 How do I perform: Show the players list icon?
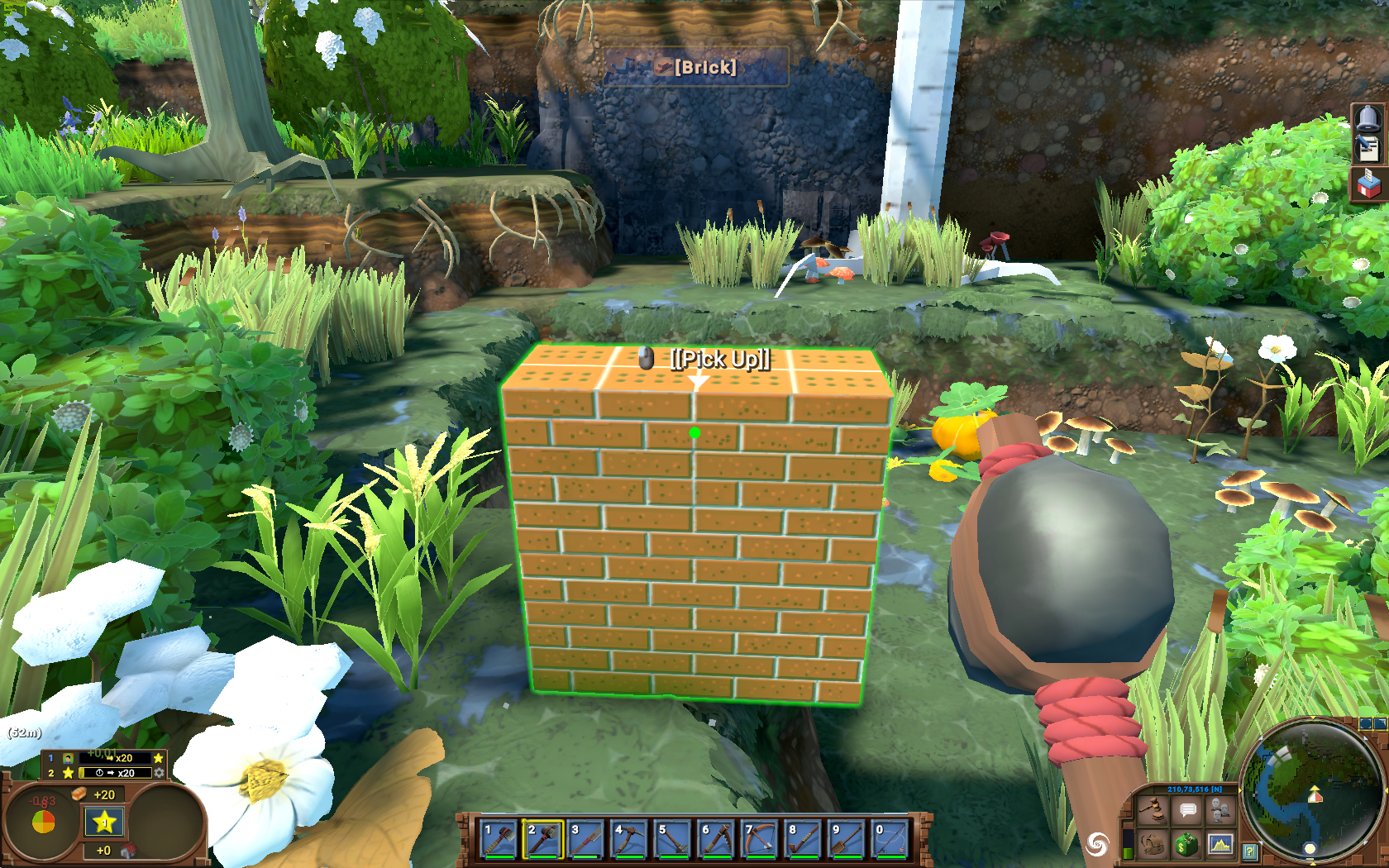[1220, 810]
